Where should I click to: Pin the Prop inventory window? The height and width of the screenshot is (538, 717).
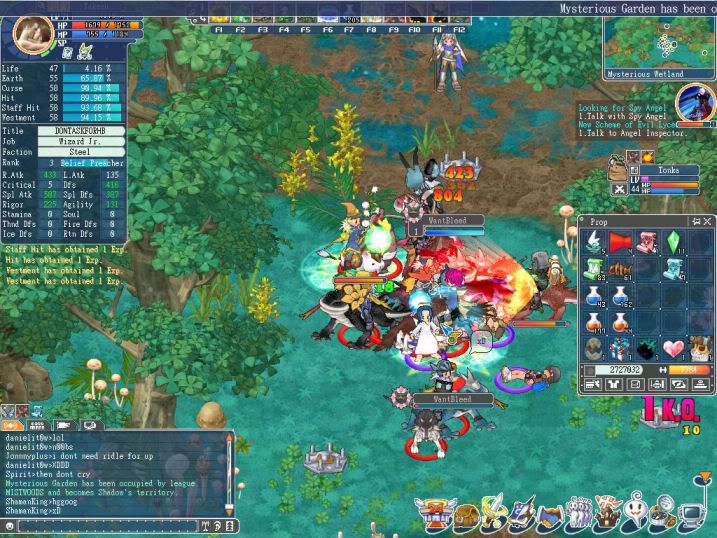pos(696,221)
